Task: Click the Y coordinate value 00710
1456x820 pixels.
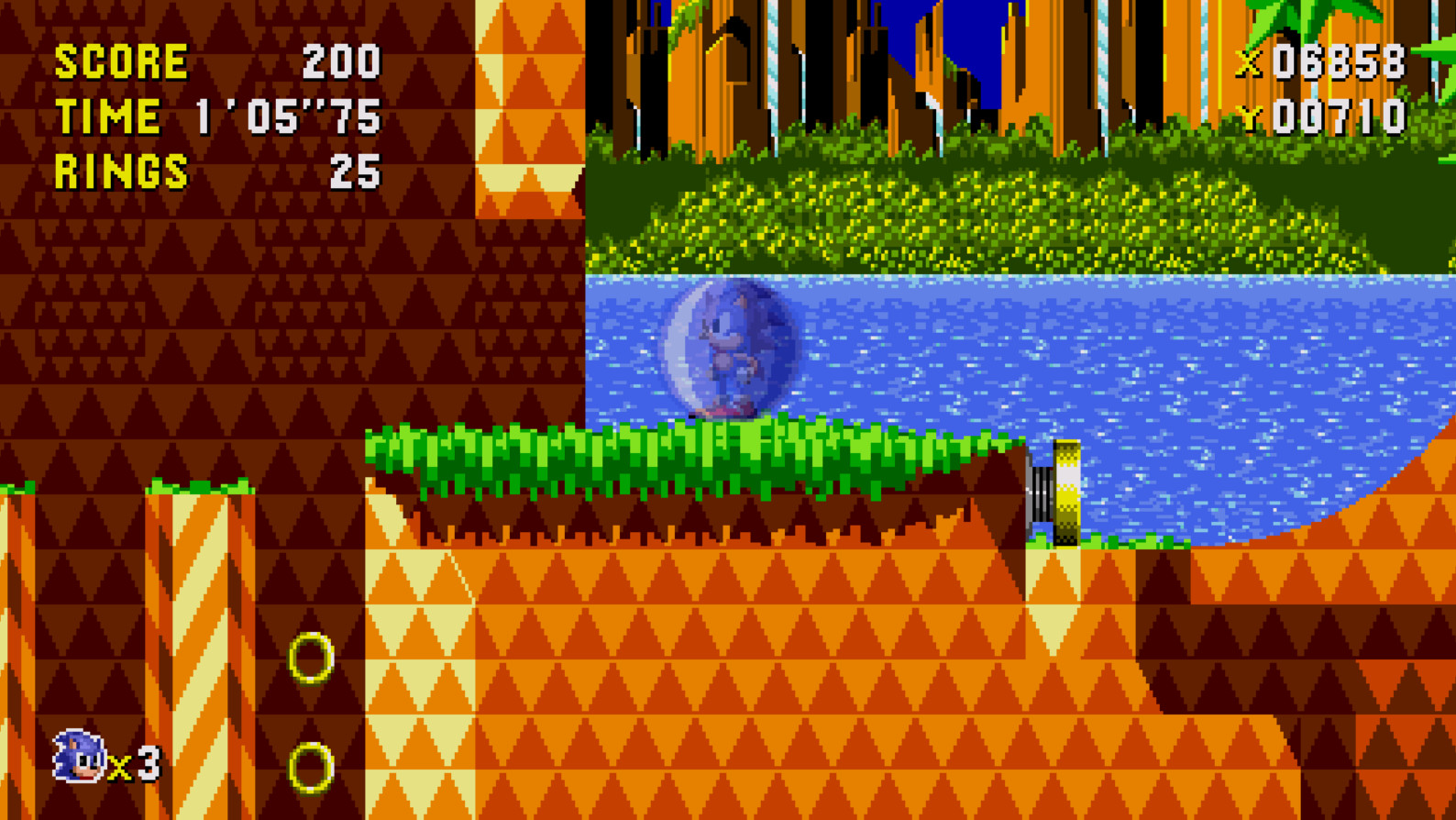Action: (1340, 116)
